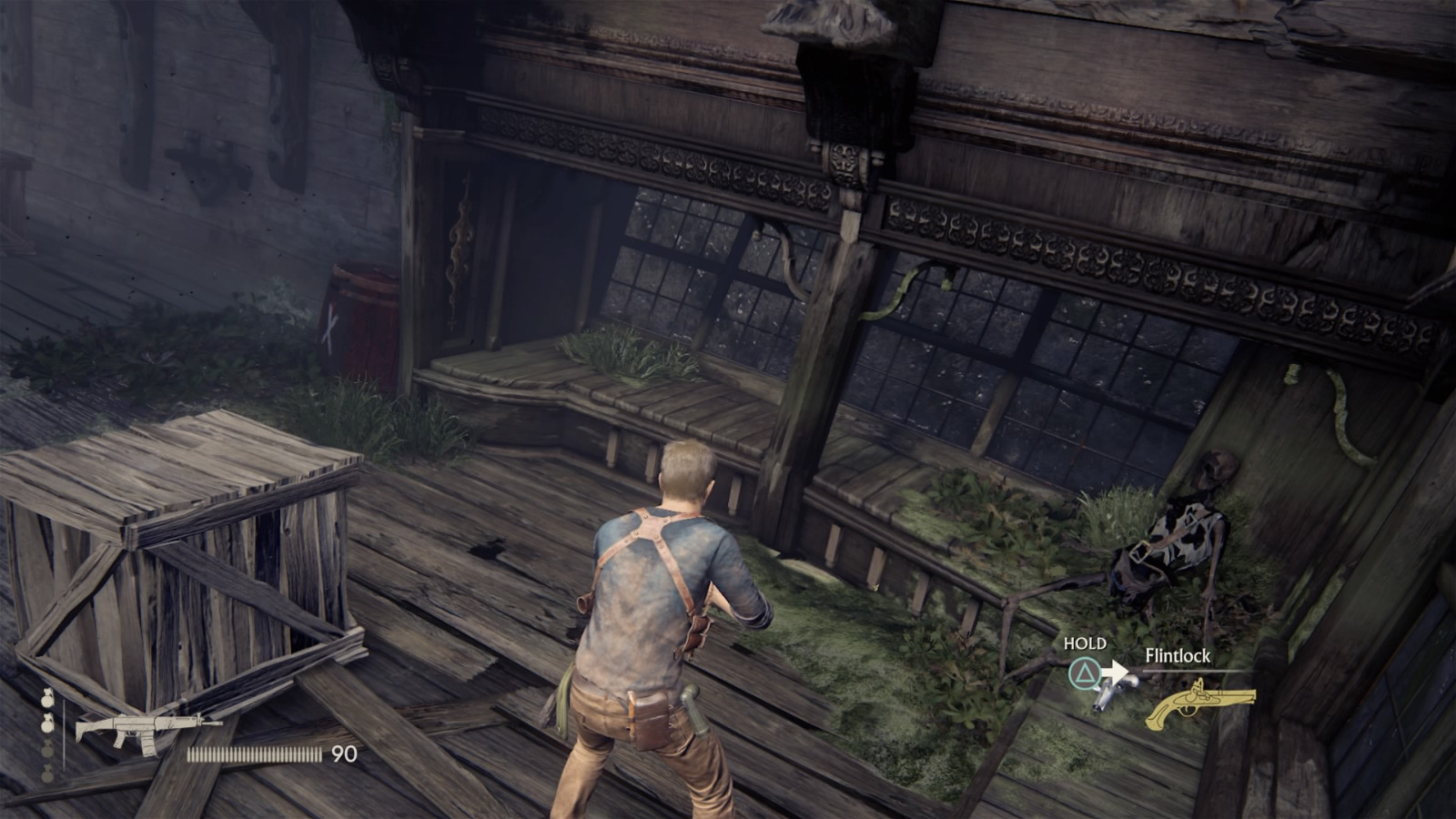Select the Flintlock label text

1178,655
